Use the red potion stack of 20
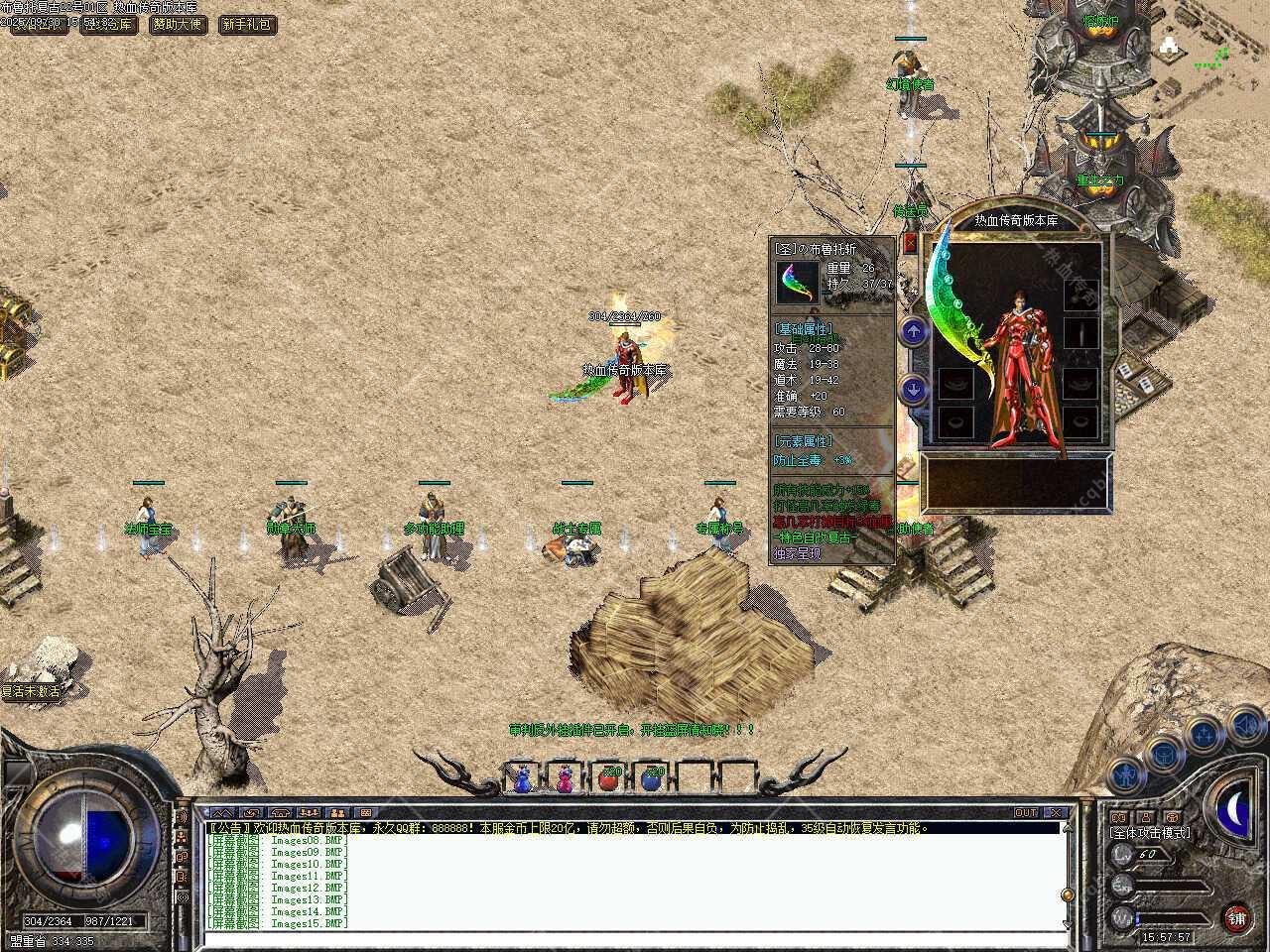1270x952 pixels. click(608, 779)
